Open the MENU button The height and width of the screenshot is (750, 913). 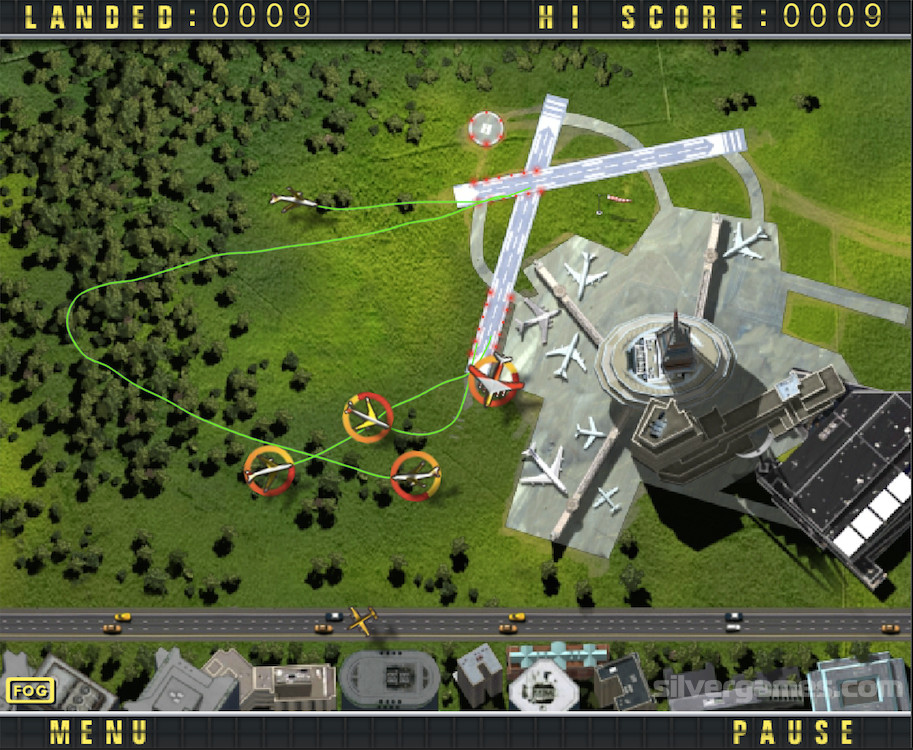point(99,731)
